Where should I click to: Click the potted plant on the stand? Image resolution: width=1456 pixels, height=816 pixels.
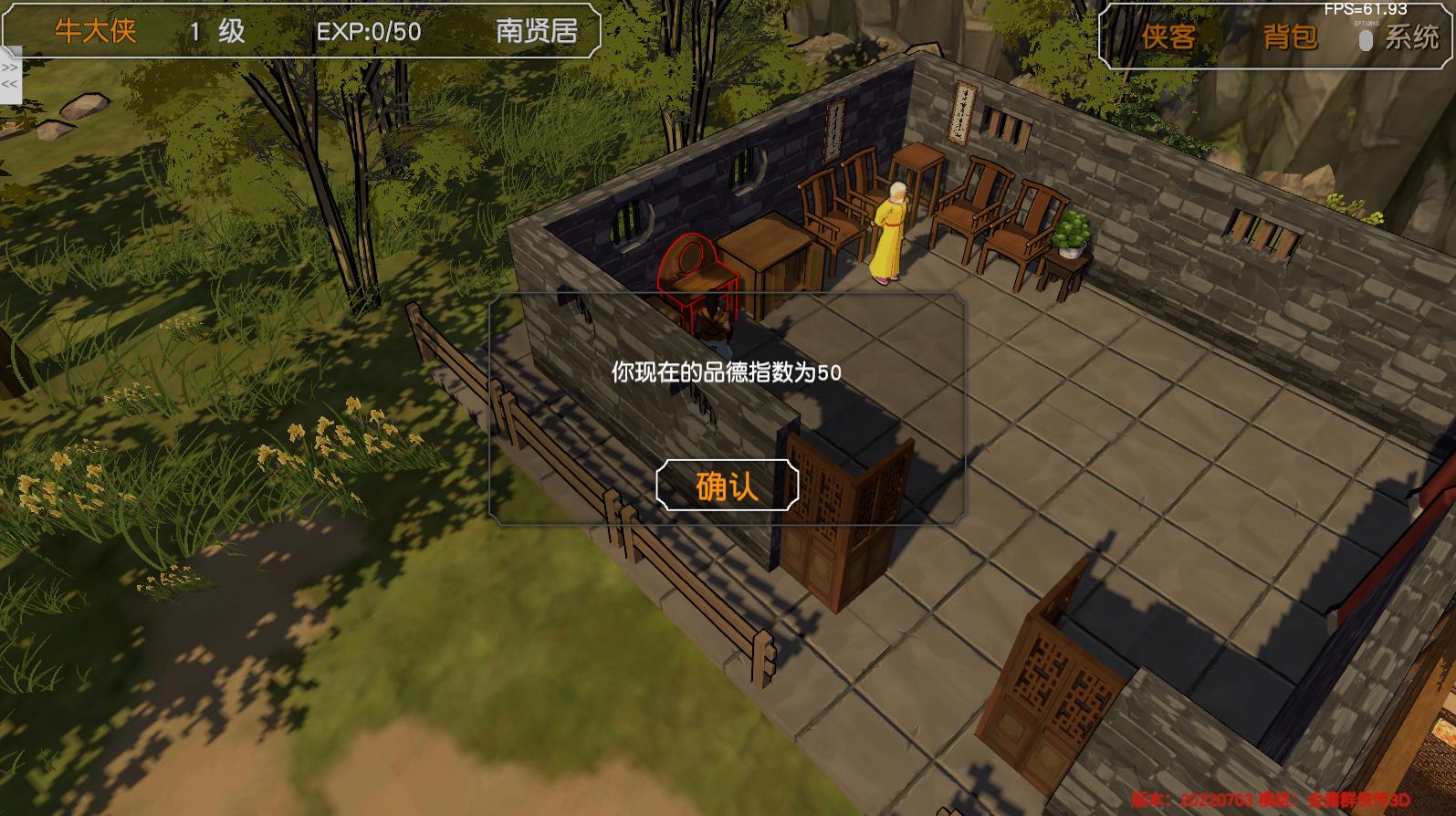[x=1073, y=230]
